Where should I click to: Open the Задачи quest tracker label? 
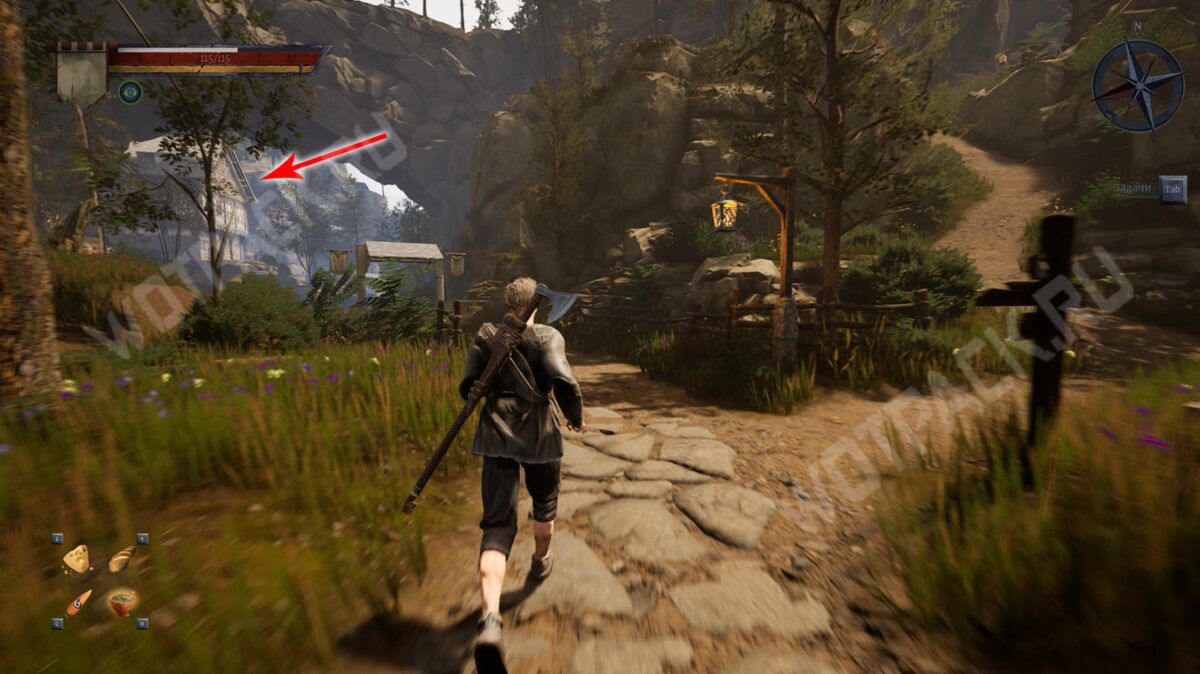point(1134,189)
